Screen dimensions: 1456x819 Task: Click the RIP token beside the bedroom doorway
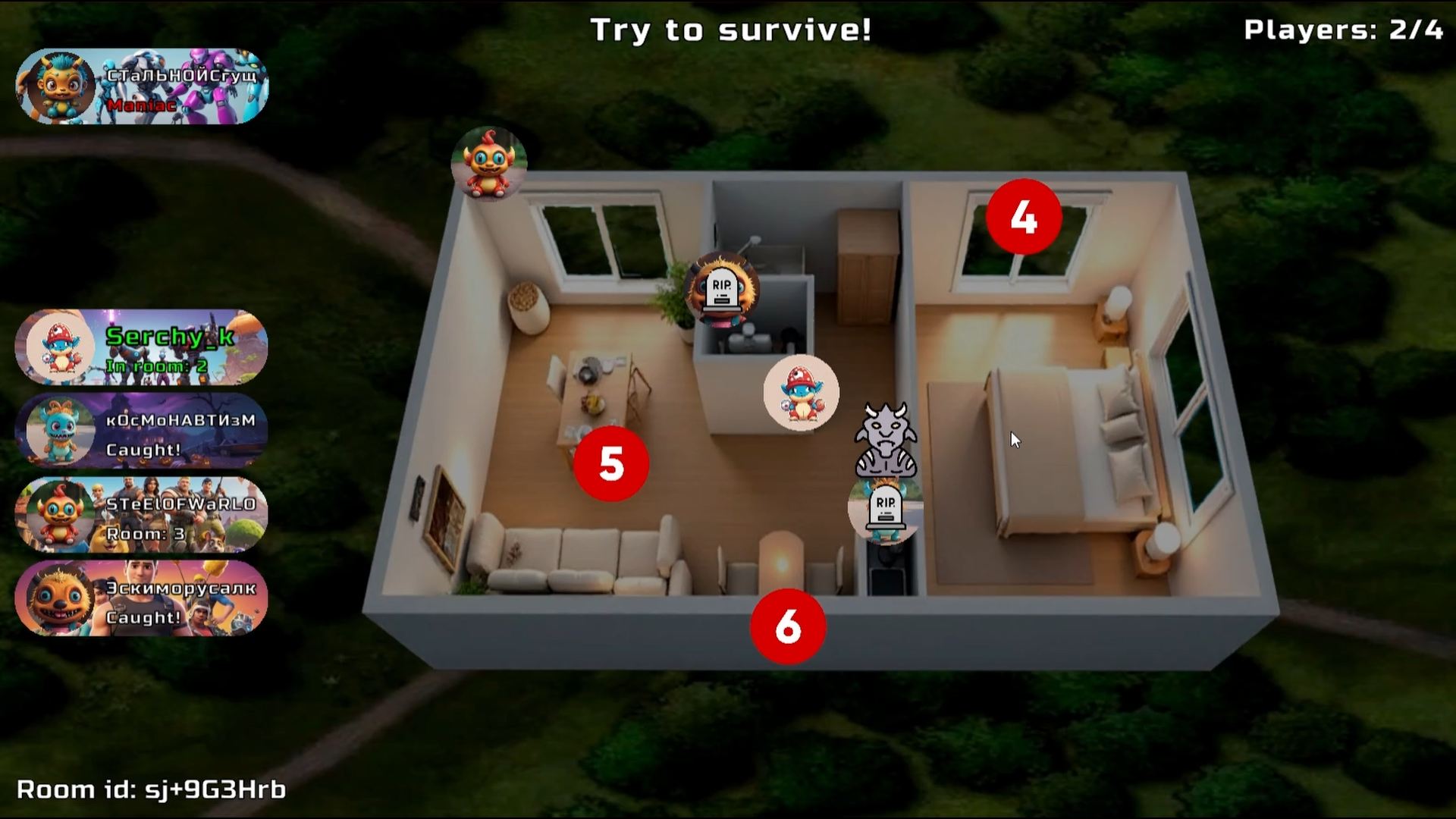pyautogui.click(x=883, y=508)
